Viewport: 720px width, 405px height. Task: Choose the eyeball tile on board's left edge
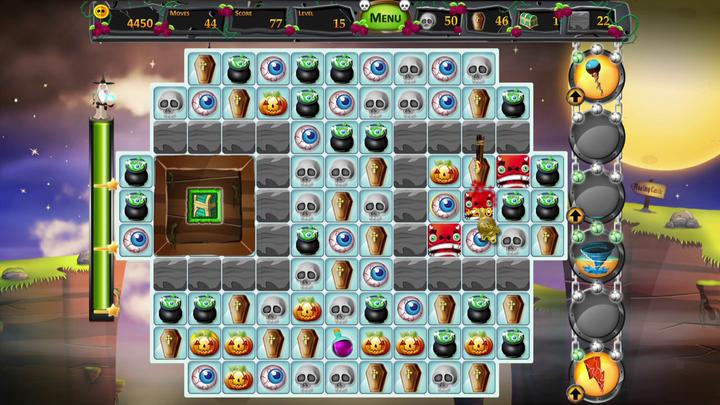[136, 239]
